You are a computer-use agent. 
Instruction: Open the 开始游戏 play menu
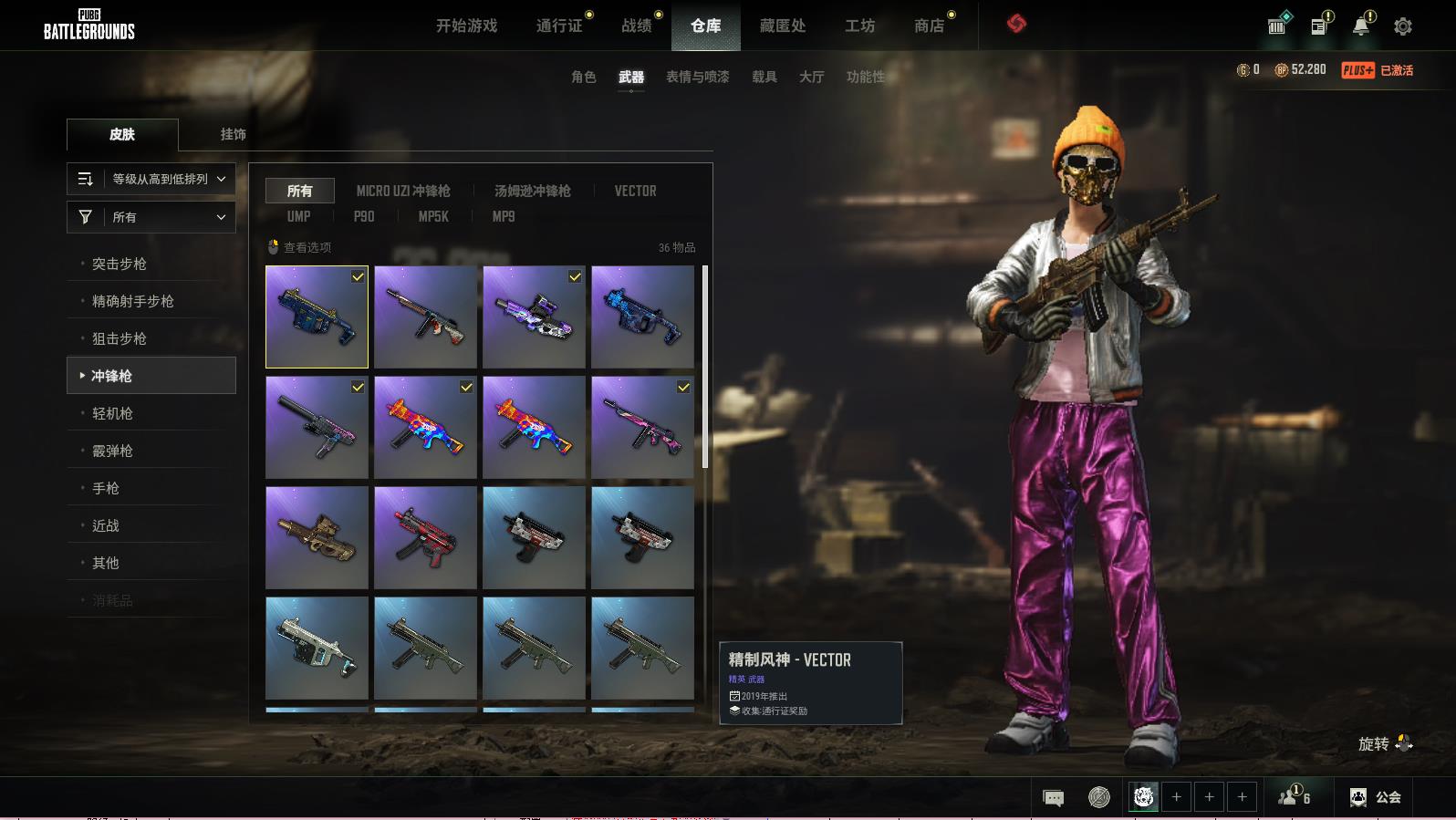click(x=466, y=26)
